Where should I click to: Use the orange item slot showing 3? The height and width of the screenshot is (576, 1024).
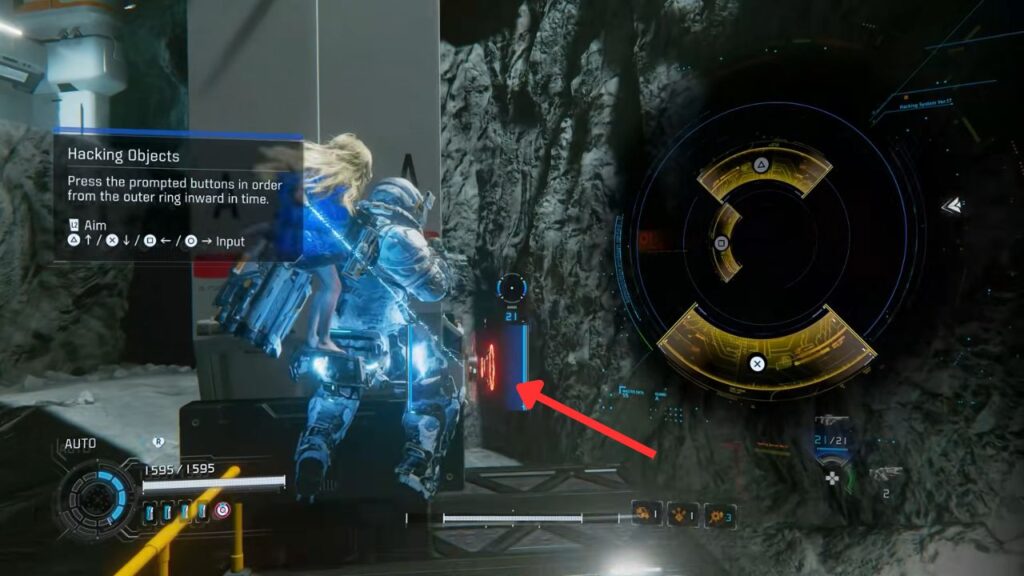(718, 515)
